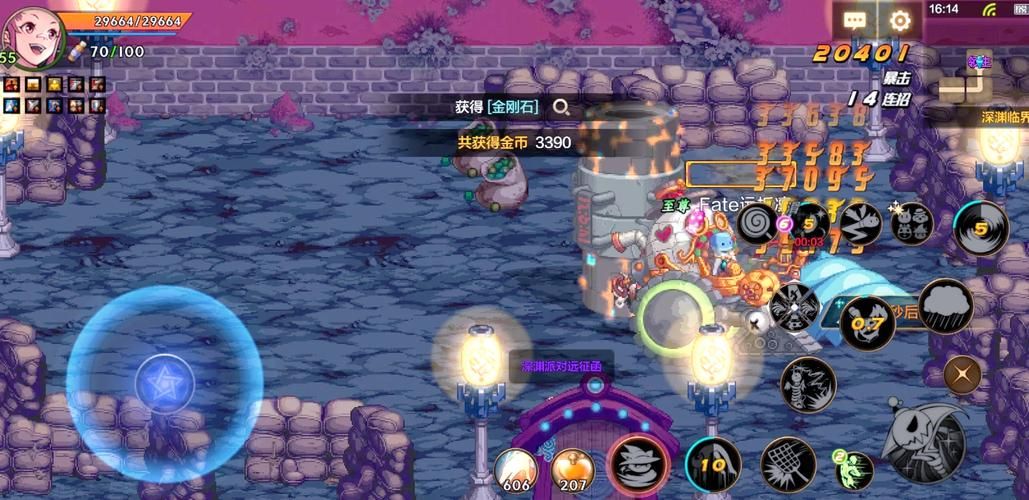Activate the three-faces group skill
This screenshot has width=1029, height=500.
tap(911, 223)
